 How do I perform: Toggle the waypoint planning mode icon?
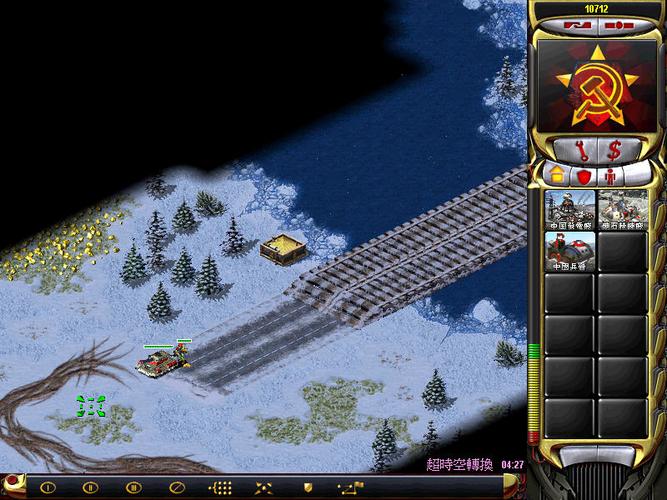350,488
